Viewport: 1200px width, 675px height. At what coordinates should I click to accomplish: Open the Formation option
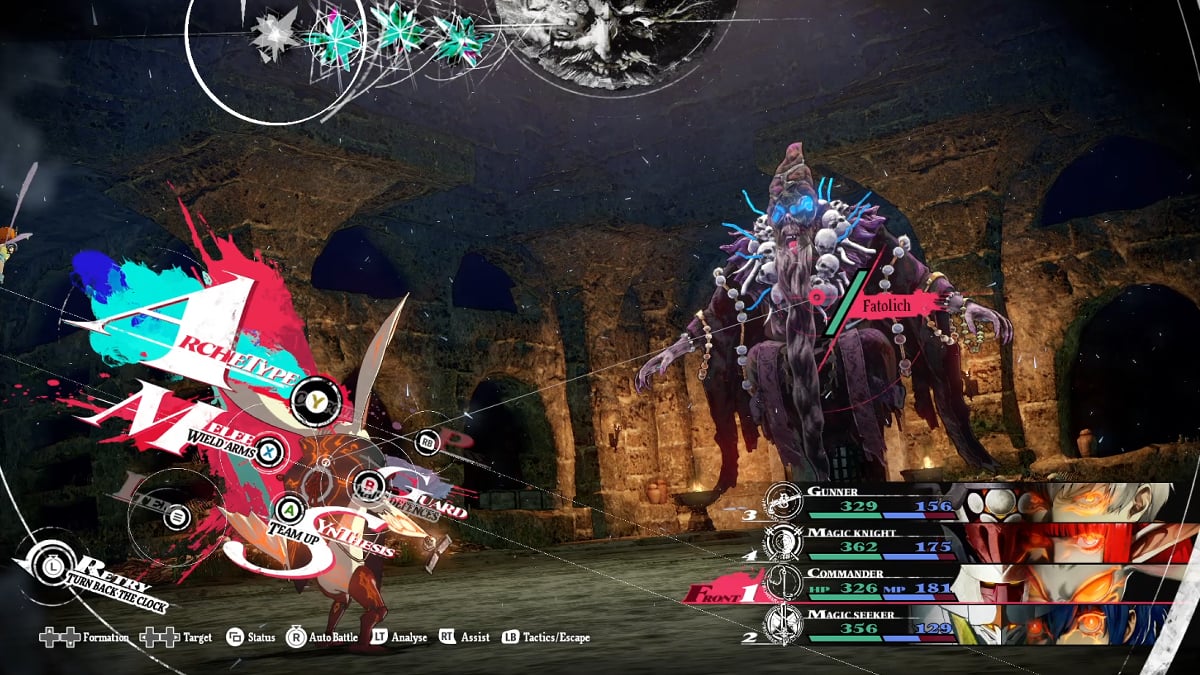(x=84, y=637)
